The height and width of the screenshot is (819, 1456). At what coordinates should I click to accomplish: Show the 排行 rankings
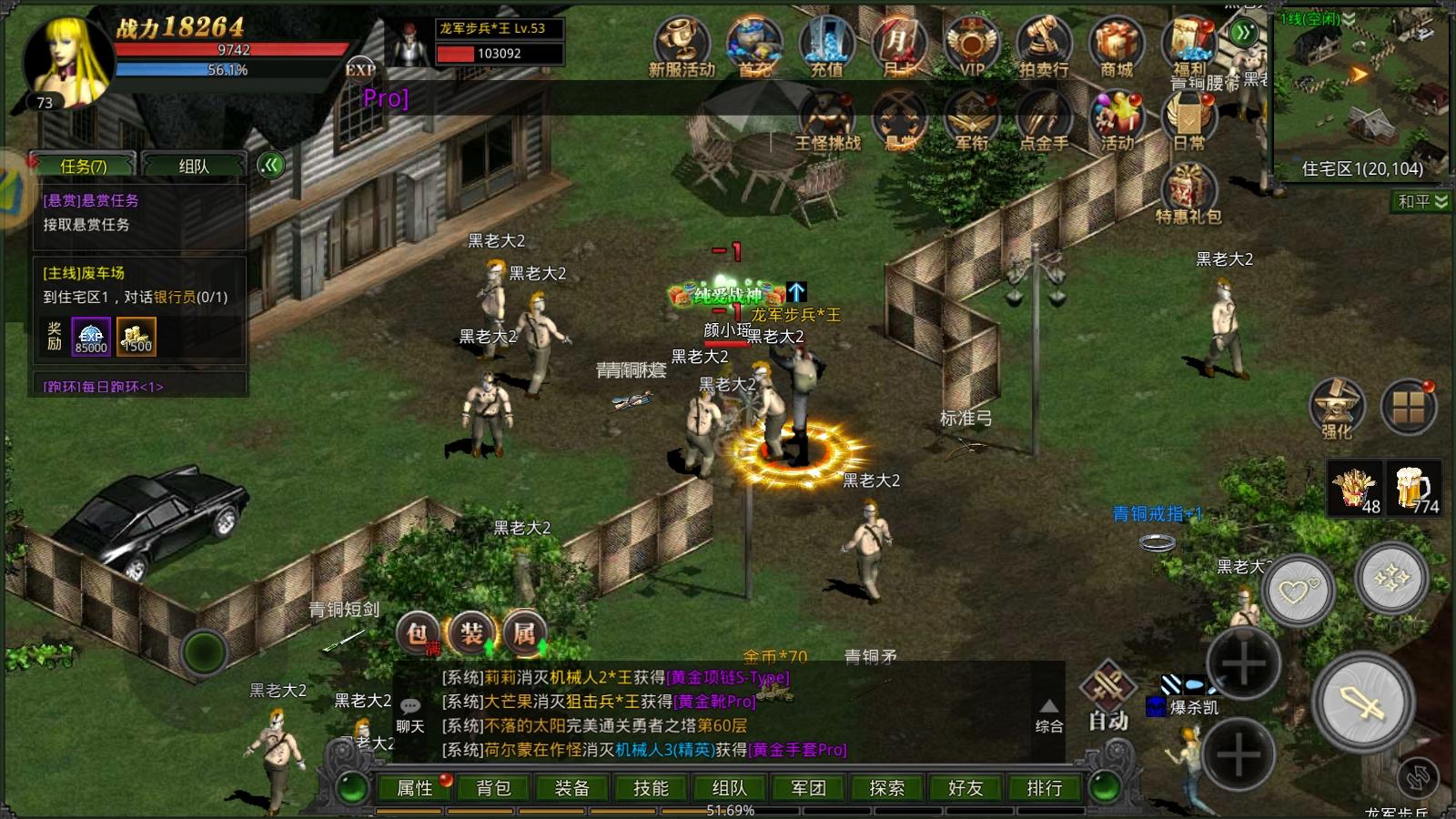click(x=1044, y=788)
